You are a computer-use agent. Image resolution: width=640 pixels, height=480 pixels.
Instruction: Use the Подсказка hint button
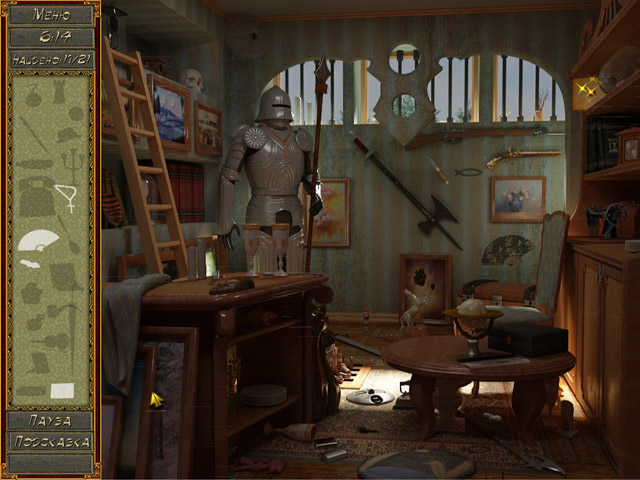[x=51, y=442]
